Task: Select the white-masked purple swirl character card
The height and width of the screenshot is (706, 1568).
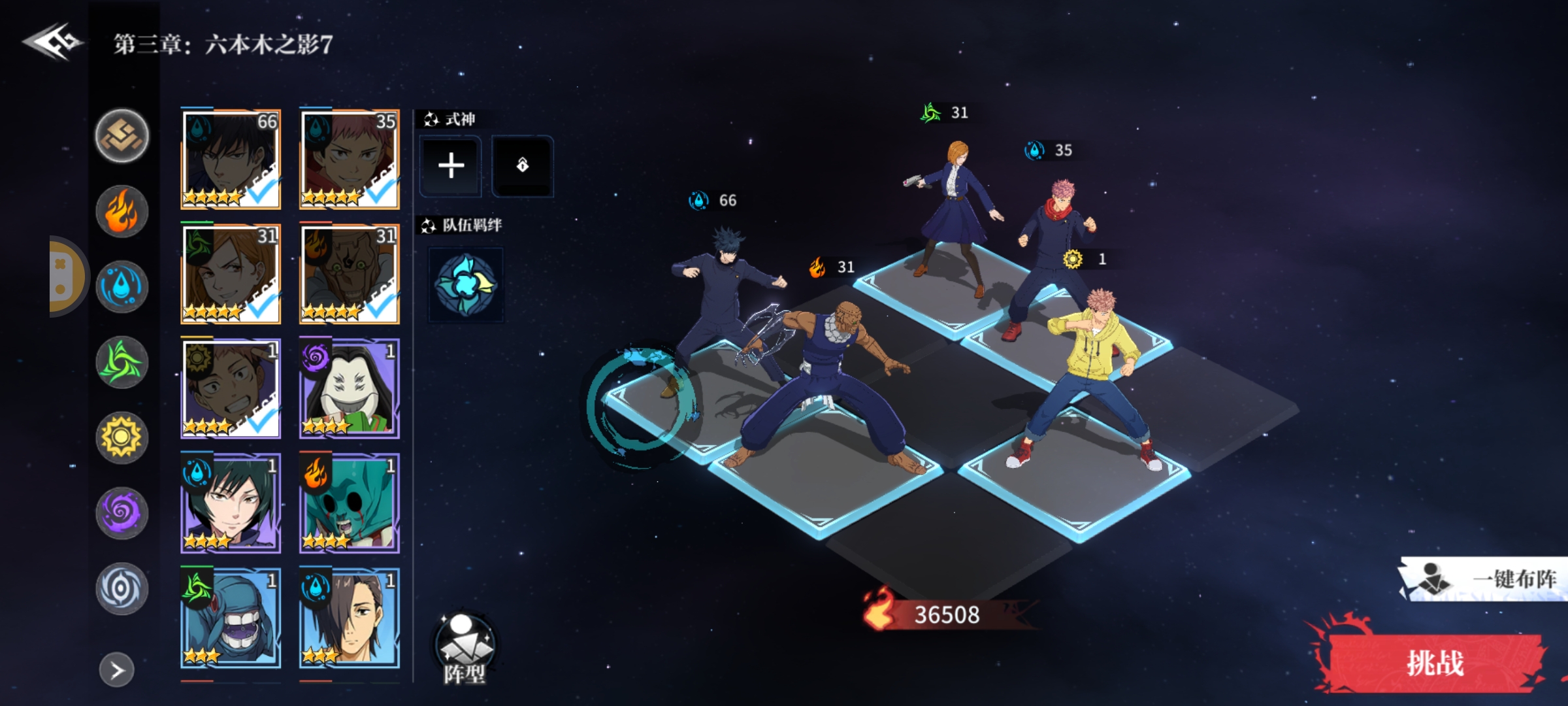Action: (350, 388)
